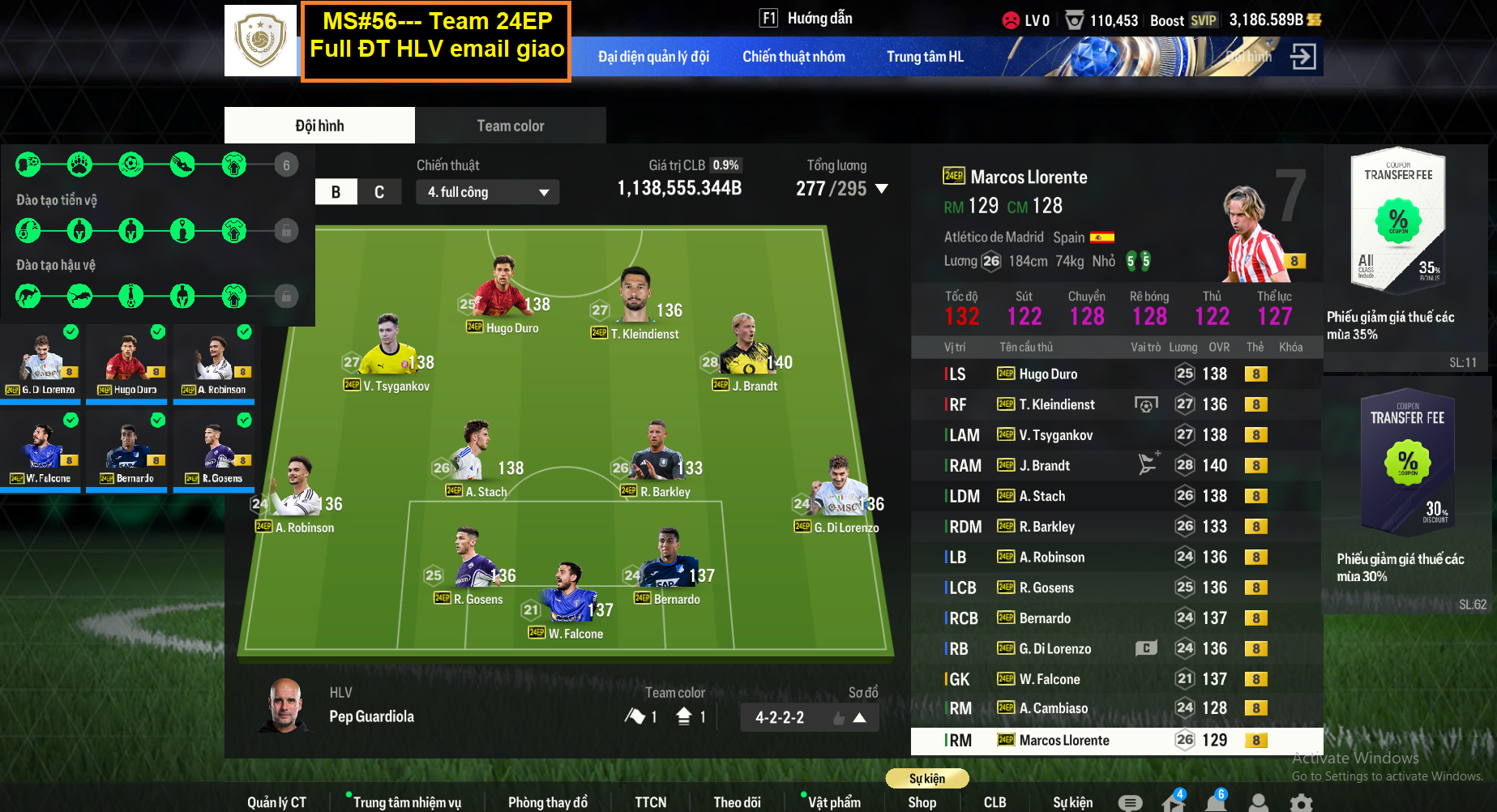Click the free-kick icon beside J. Brandt
The height and width of the screenshot is (812, 1497).
point(1148,464)
